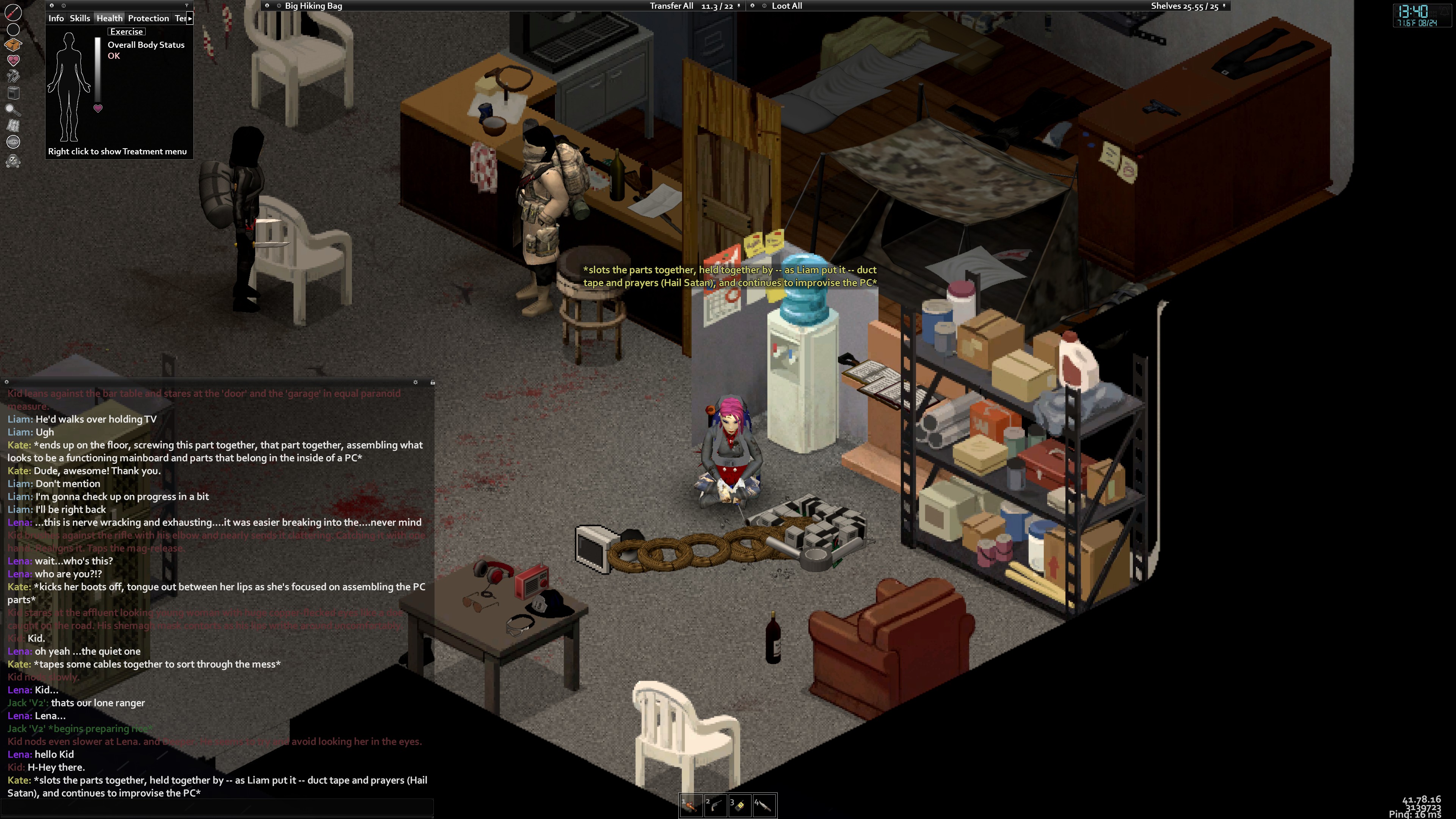This screenshot has width=1456, height=819.
Task: Open inventory with the cardboard box icon
Action: click(x=13, y=44)
